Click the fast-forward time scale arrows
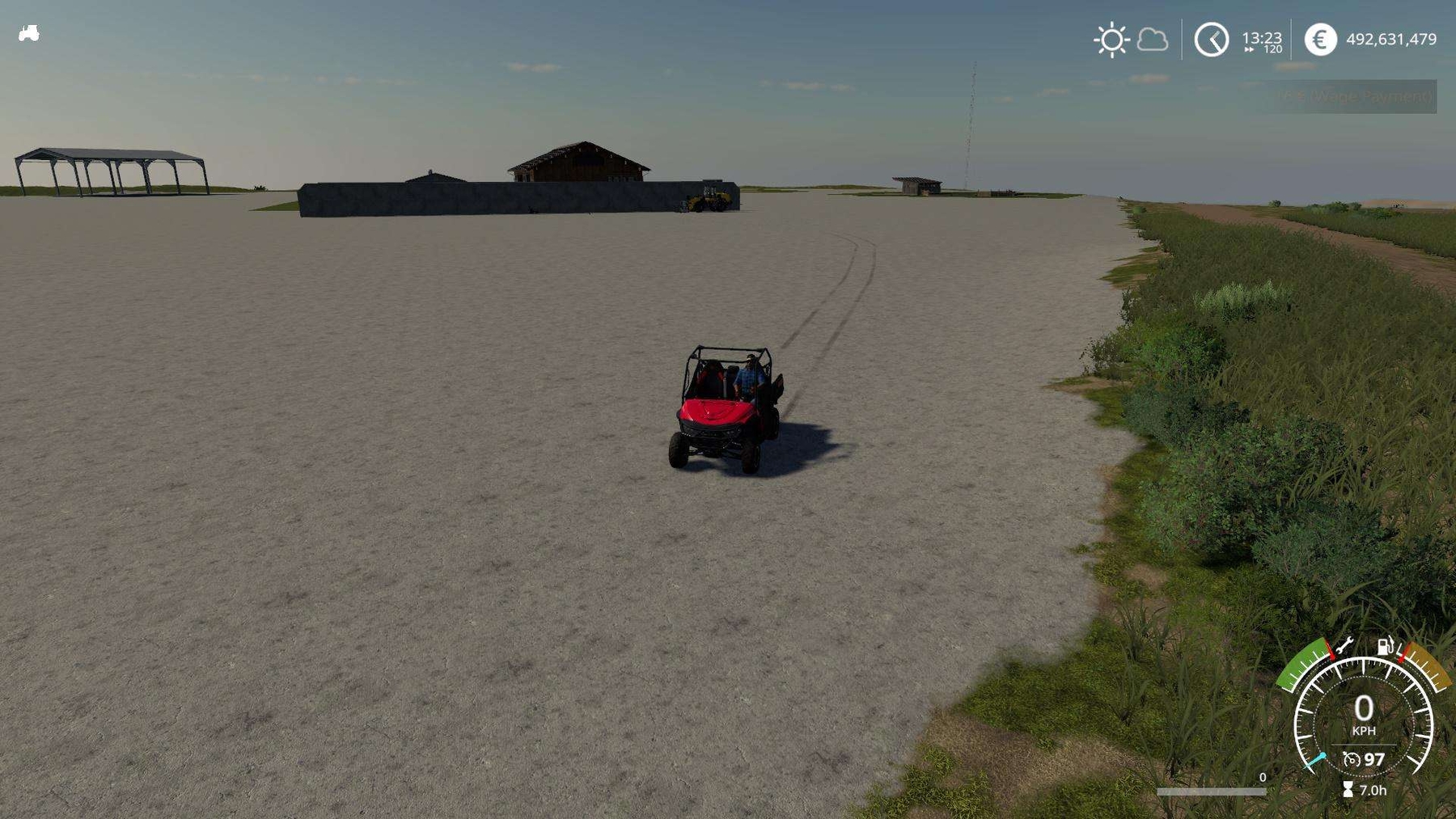This screenshot has height=819, width=1456. coord(1251,51)
